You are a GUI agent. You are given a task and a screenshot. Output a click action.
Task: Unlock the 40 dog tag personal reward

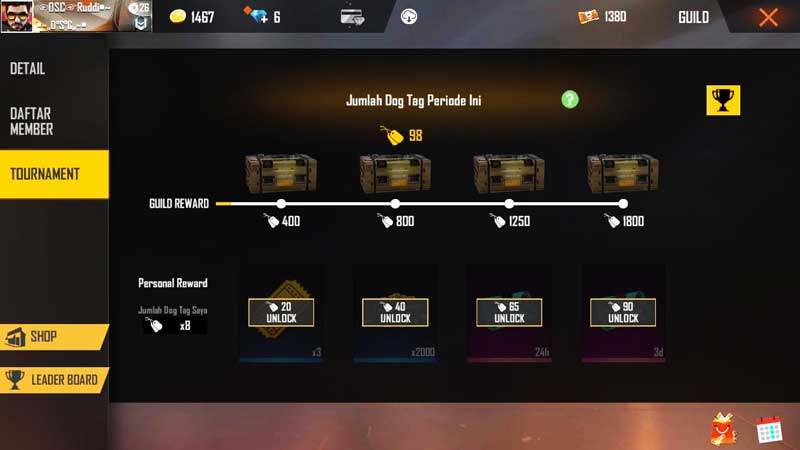click(x=395, y=312)
